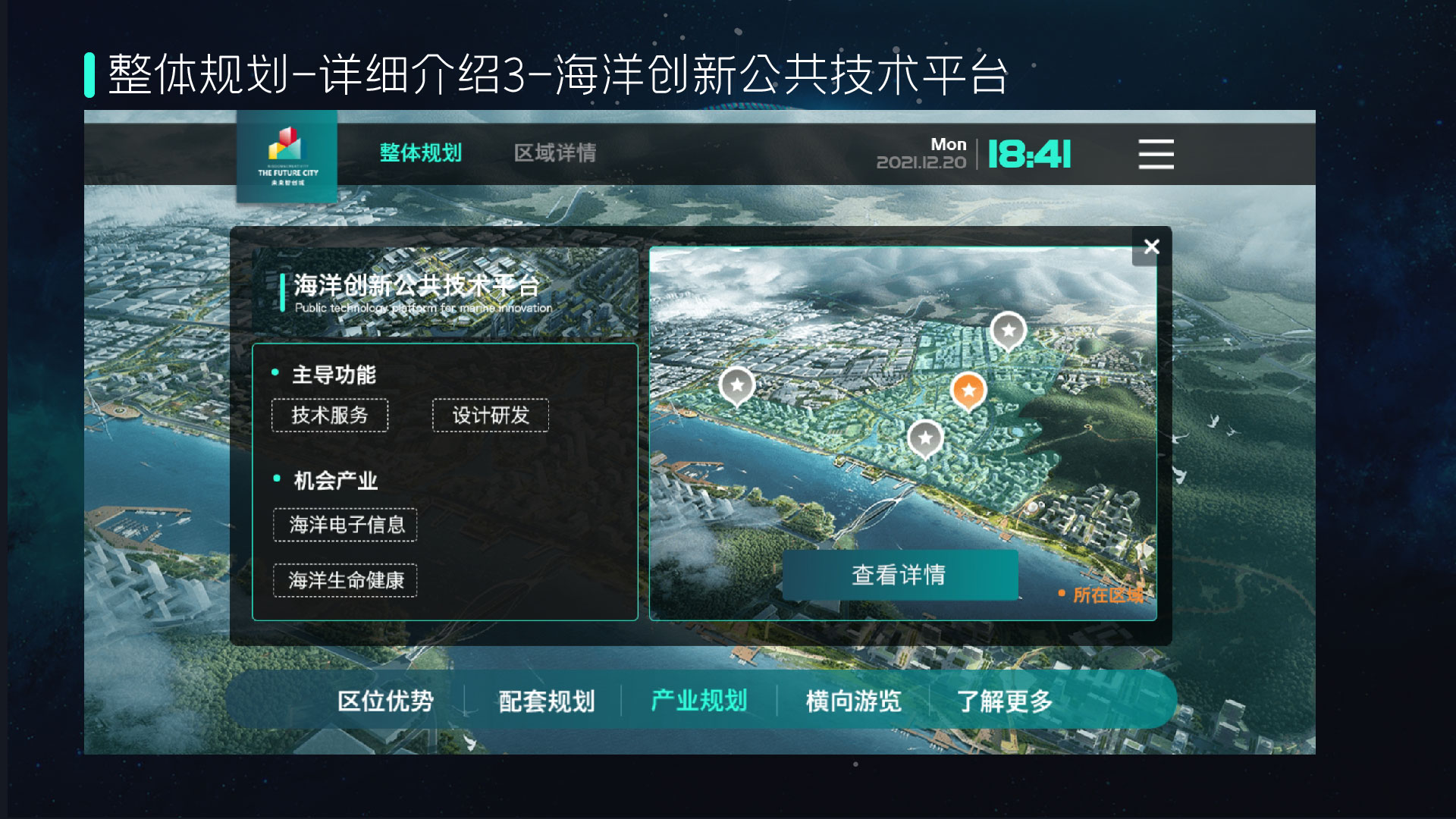Select the lower white star marker on map
1456x819 pixels.
925,438
